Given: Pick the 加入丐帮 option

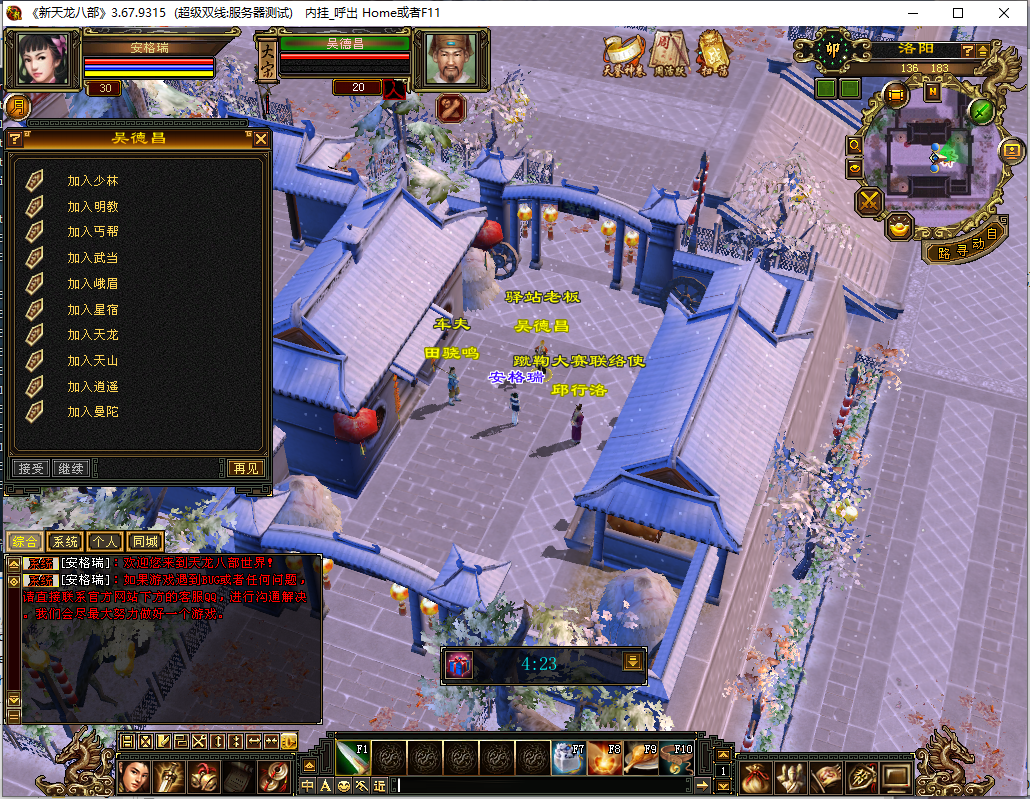Looking at the screenshot, I should [92, 232].
